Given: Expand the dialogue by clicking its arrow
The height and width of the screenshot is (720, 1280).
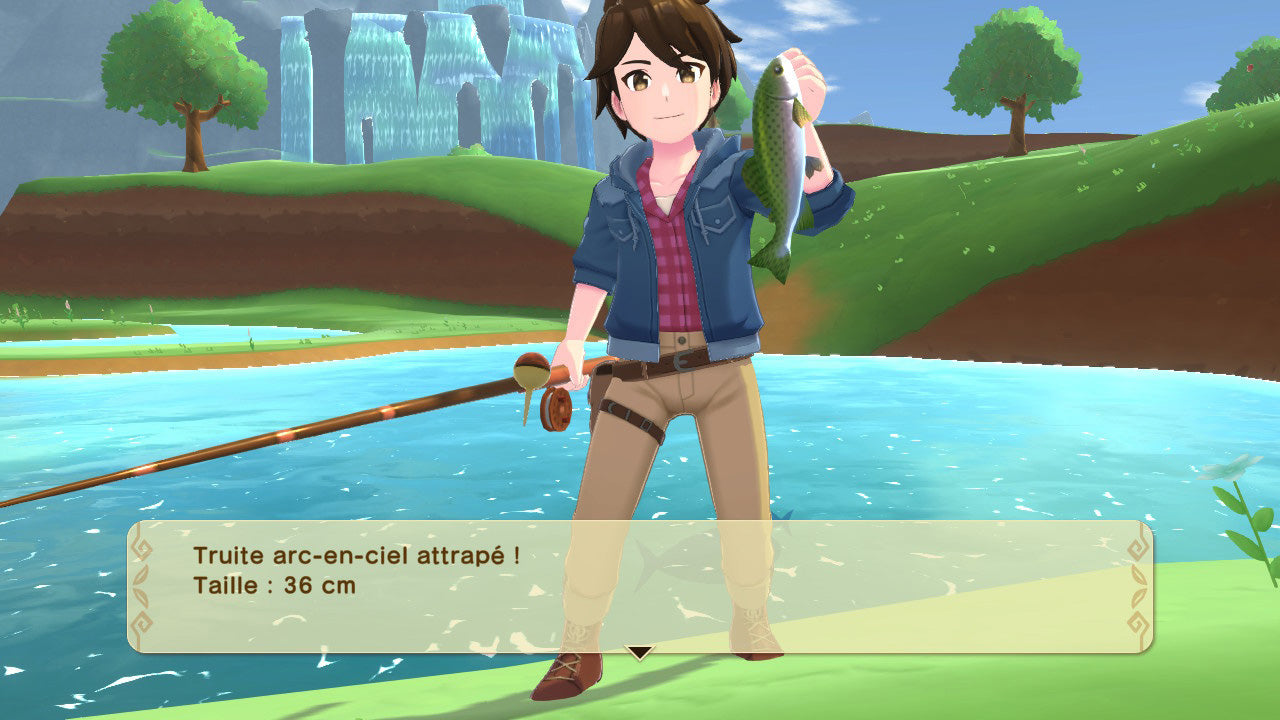Looking at the screenshot, I should (x=640, y=650).
